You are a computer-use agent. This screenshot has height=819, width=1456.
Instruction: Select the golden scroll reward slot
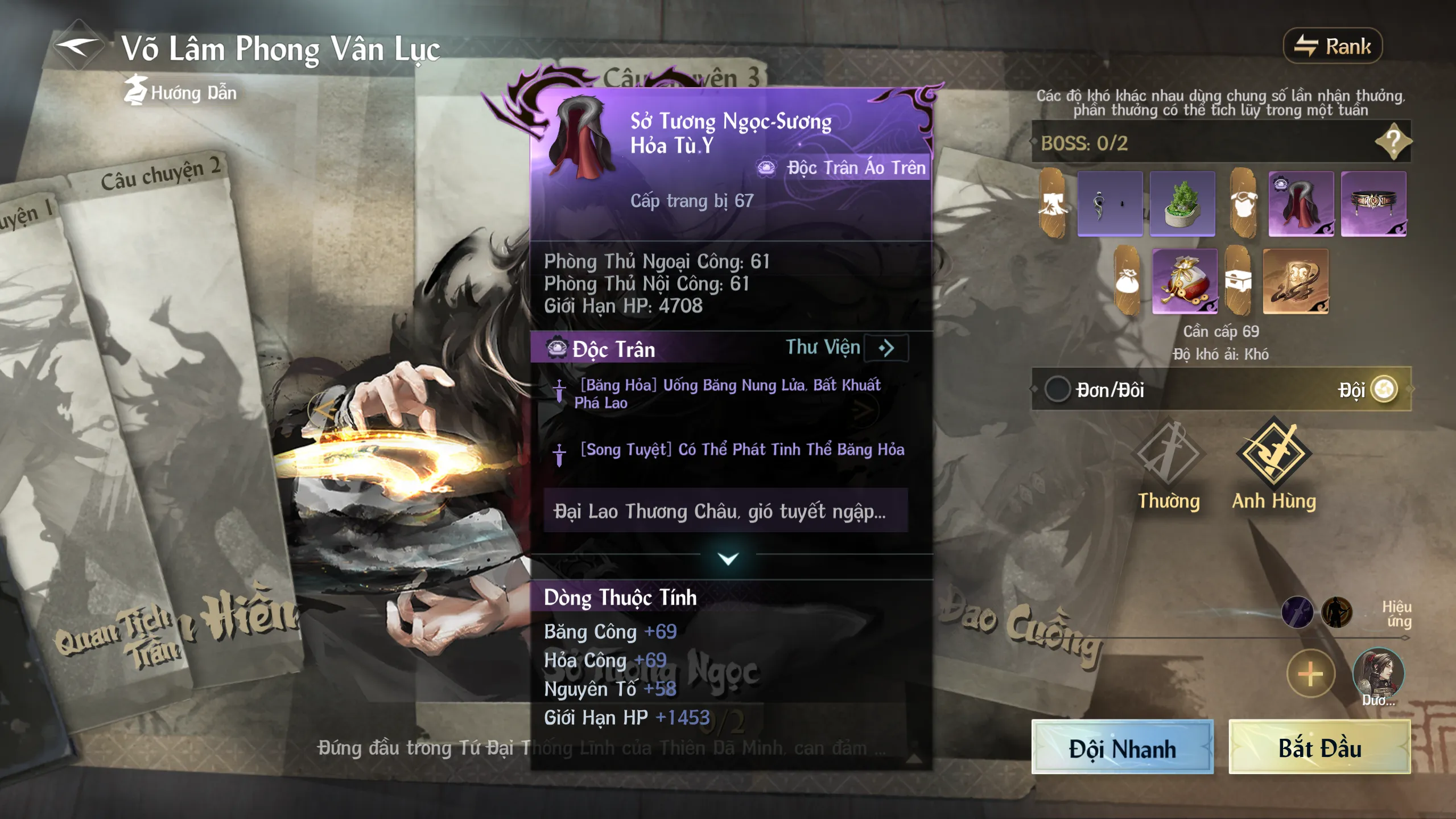coord(1296,281)
